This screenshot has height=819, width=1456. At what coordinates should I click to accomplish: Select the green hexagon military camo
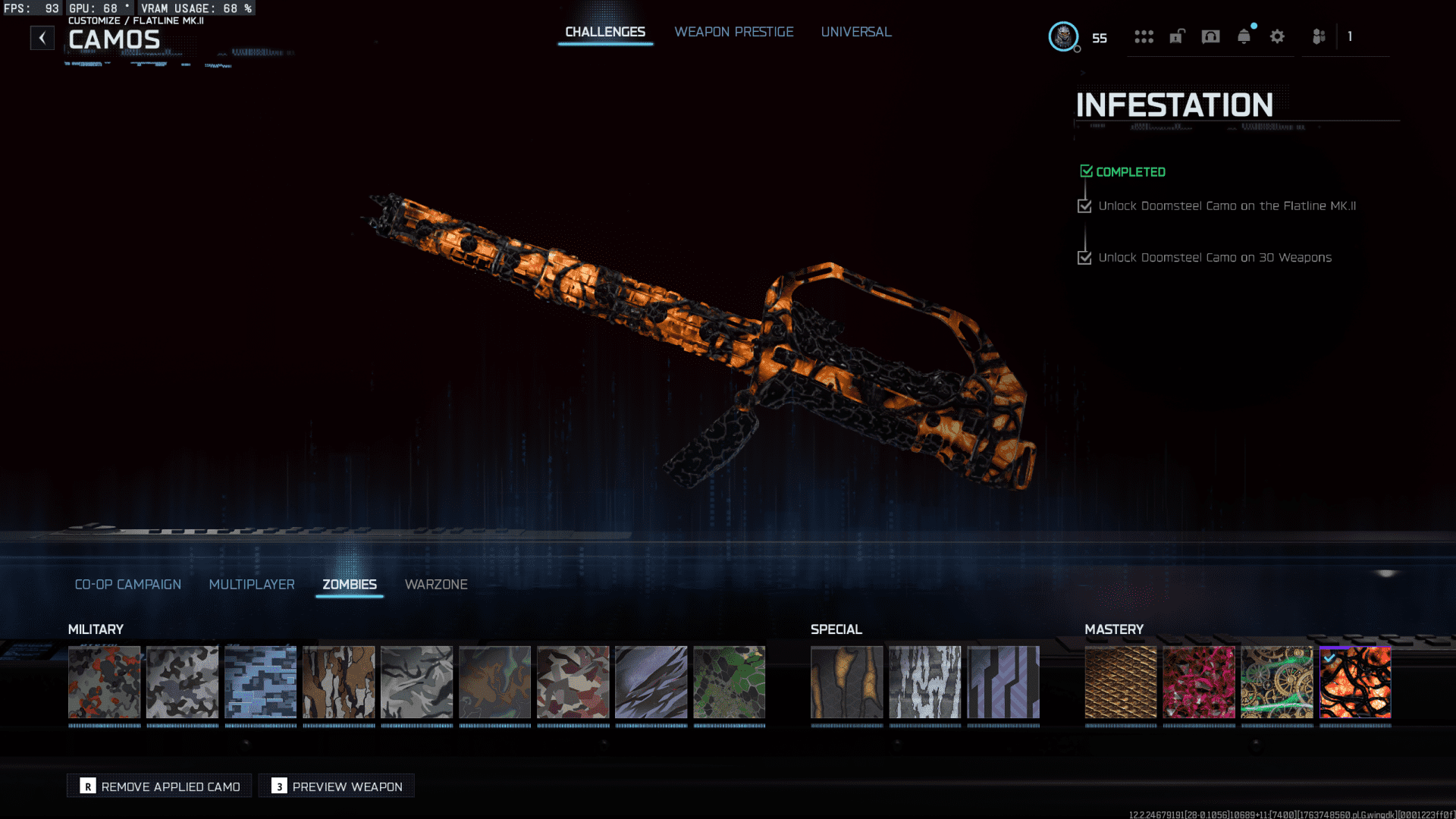click(x=729, y=682)
